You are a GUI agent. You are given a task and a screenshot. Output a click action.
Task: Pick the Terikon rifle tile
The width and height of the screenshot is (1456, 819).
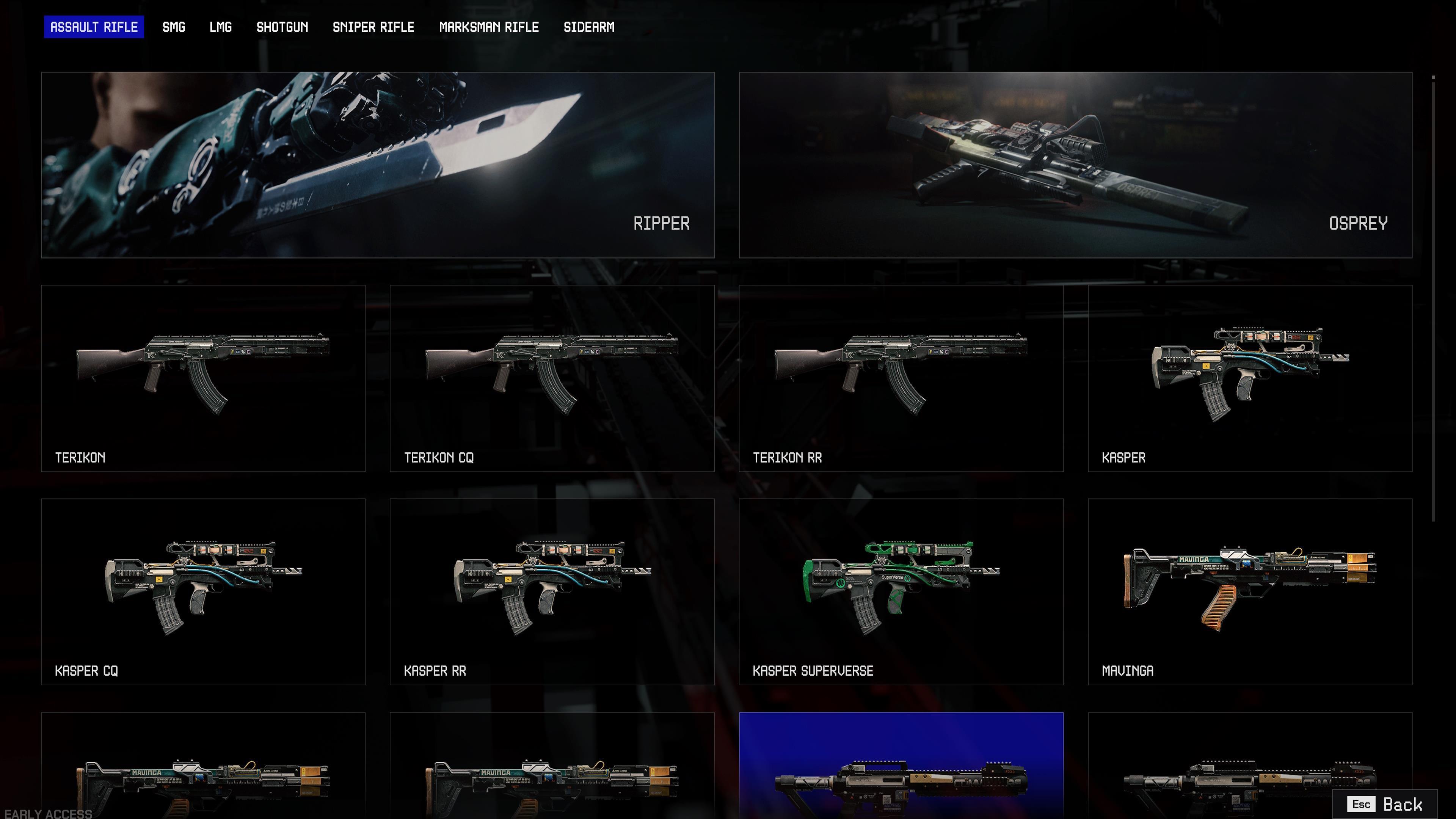pyautogui.click(x=203, y=378)
